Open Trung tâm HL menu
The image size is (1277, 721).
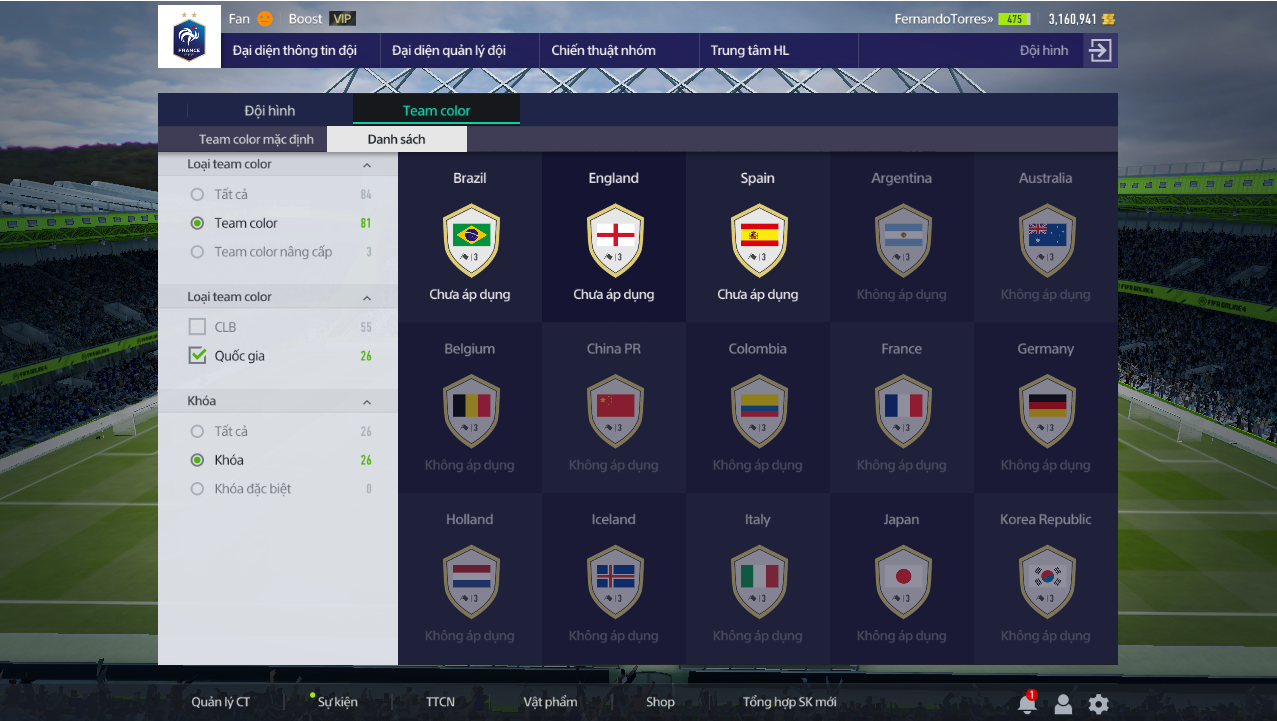coord(749,50)
